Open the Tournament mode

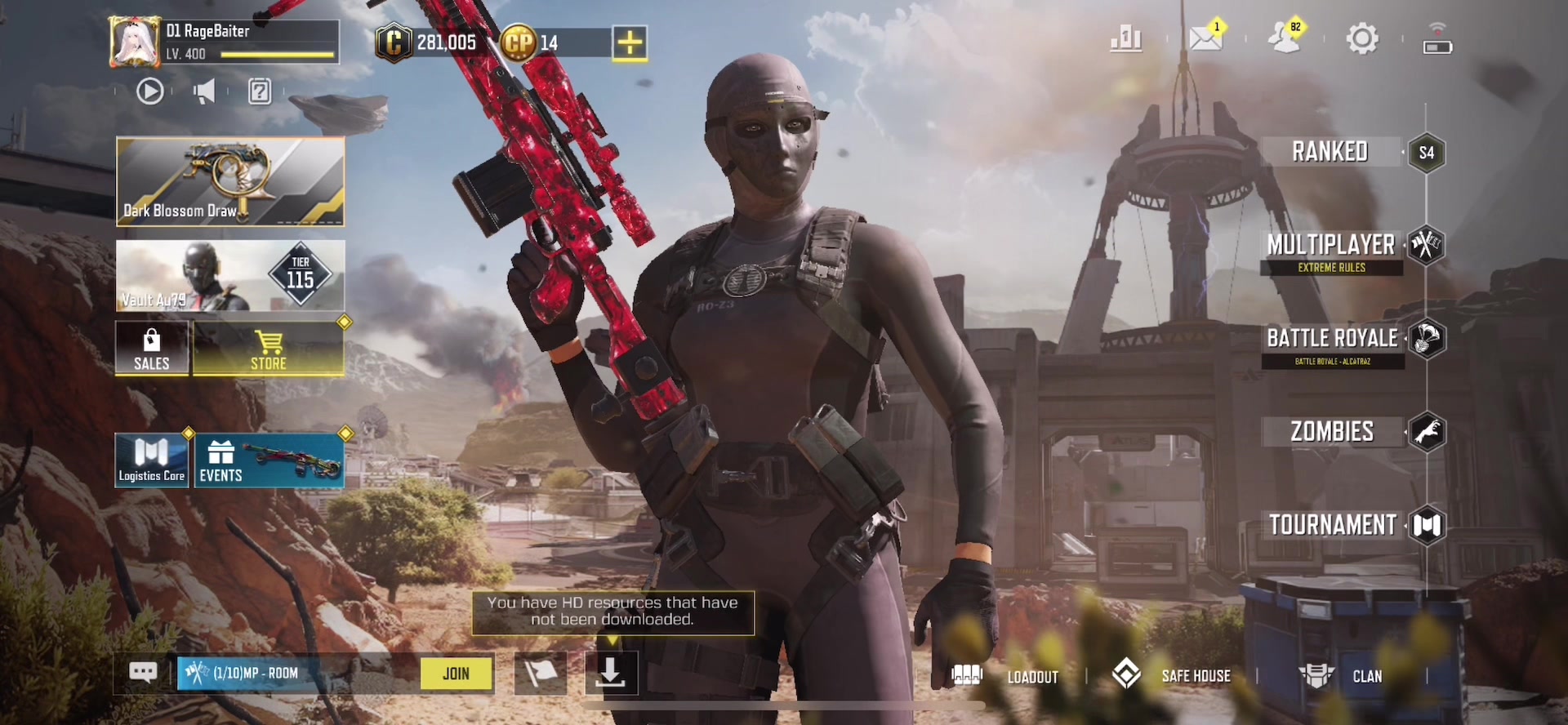1333,525
